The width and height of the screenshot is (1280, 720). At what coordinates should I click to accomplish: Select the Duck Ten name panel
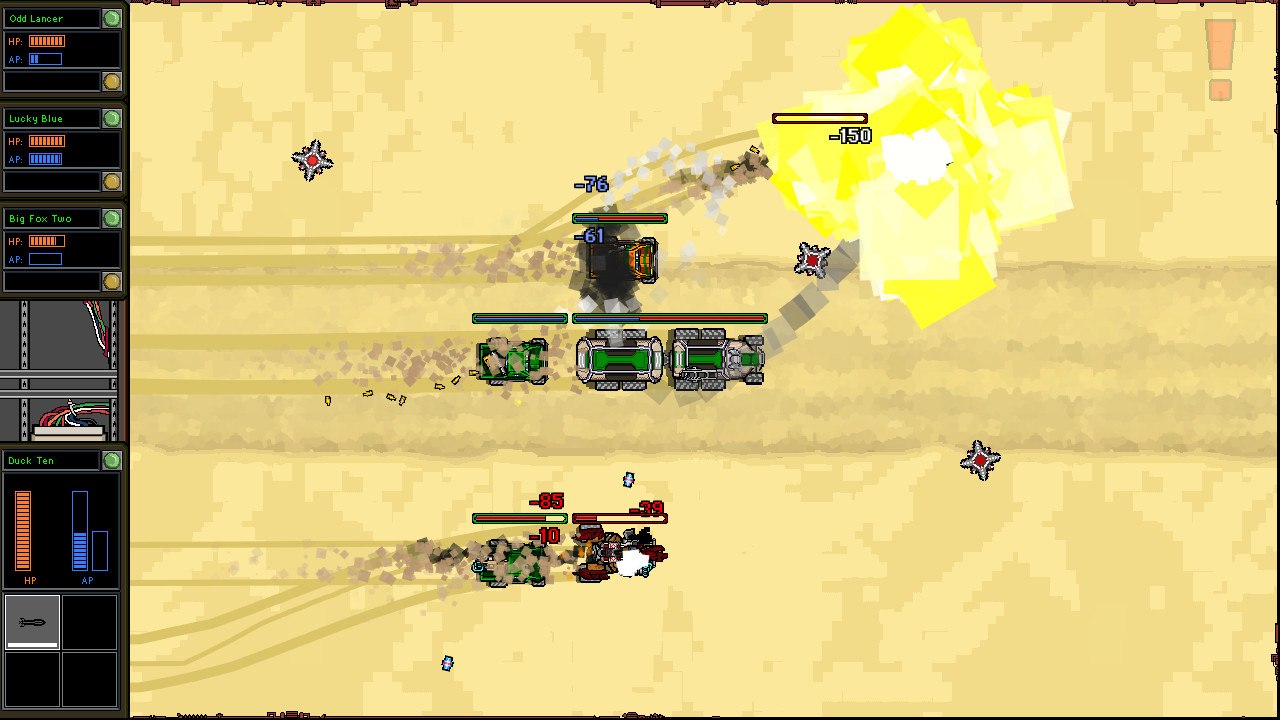(x=52, y=461)
